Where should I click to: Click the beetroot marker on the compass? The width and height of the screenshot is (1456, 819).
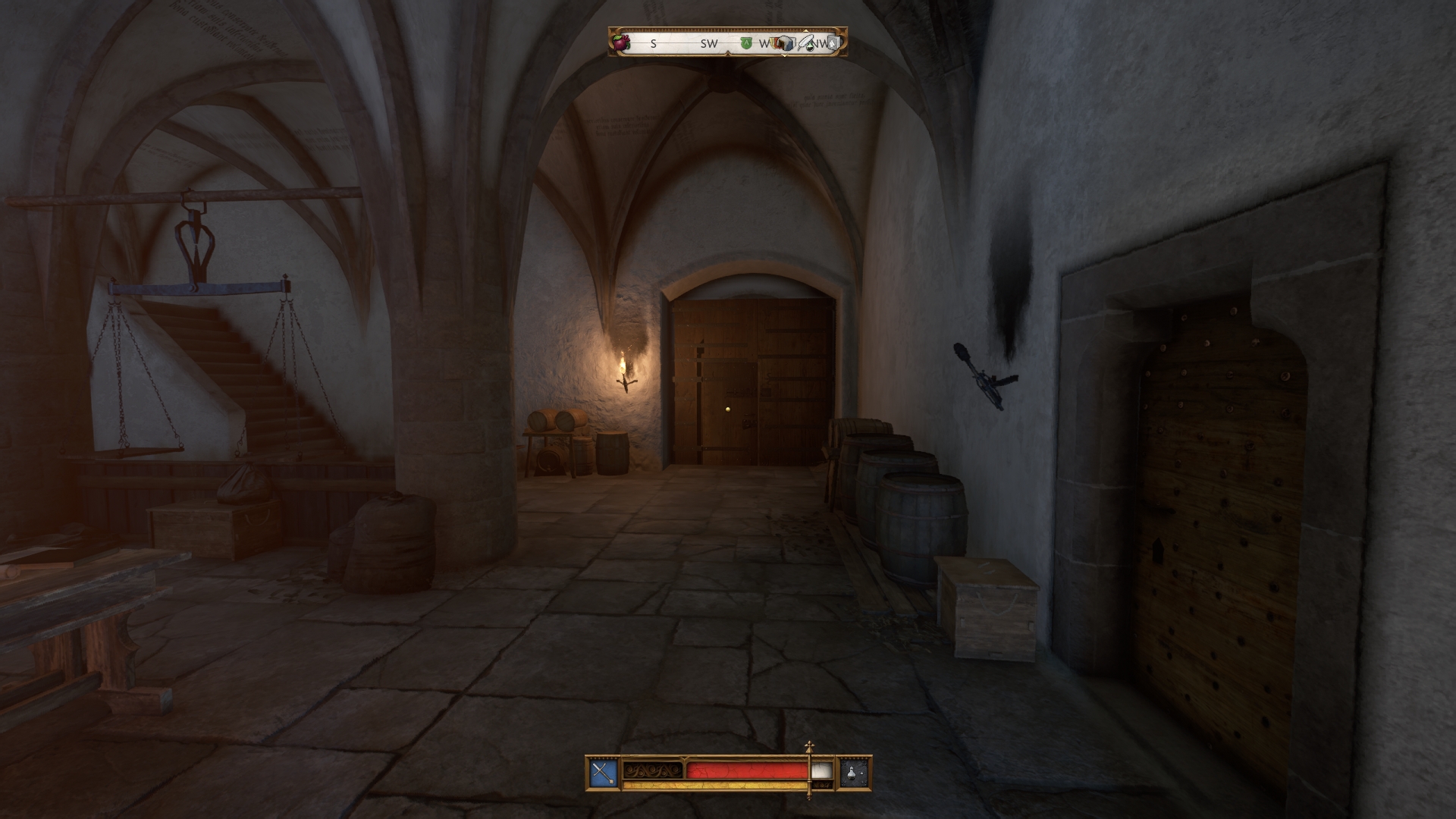(x=622, y=42)
